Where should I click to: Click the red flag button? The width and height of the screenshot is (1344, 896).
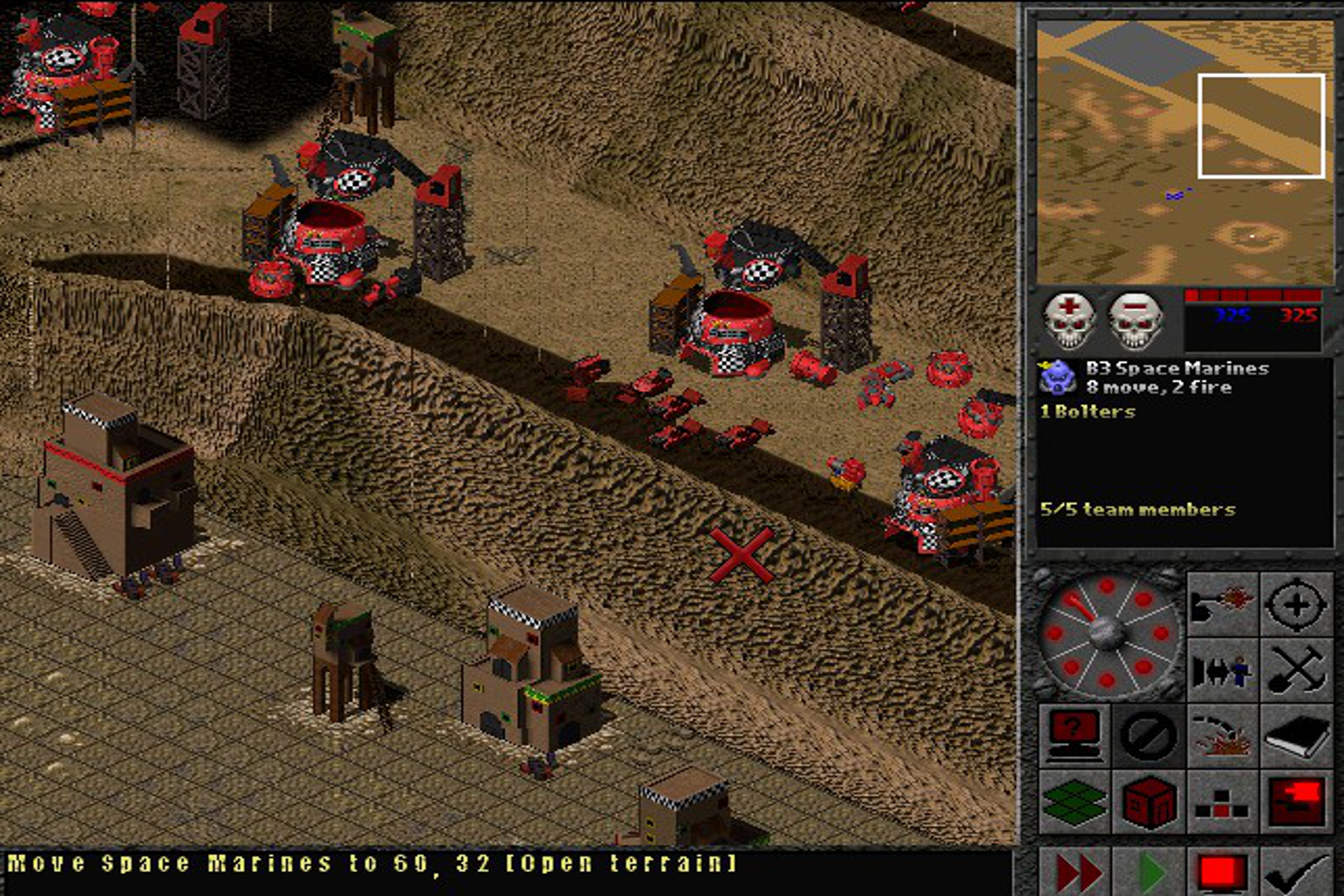(x=1297, y=802)
